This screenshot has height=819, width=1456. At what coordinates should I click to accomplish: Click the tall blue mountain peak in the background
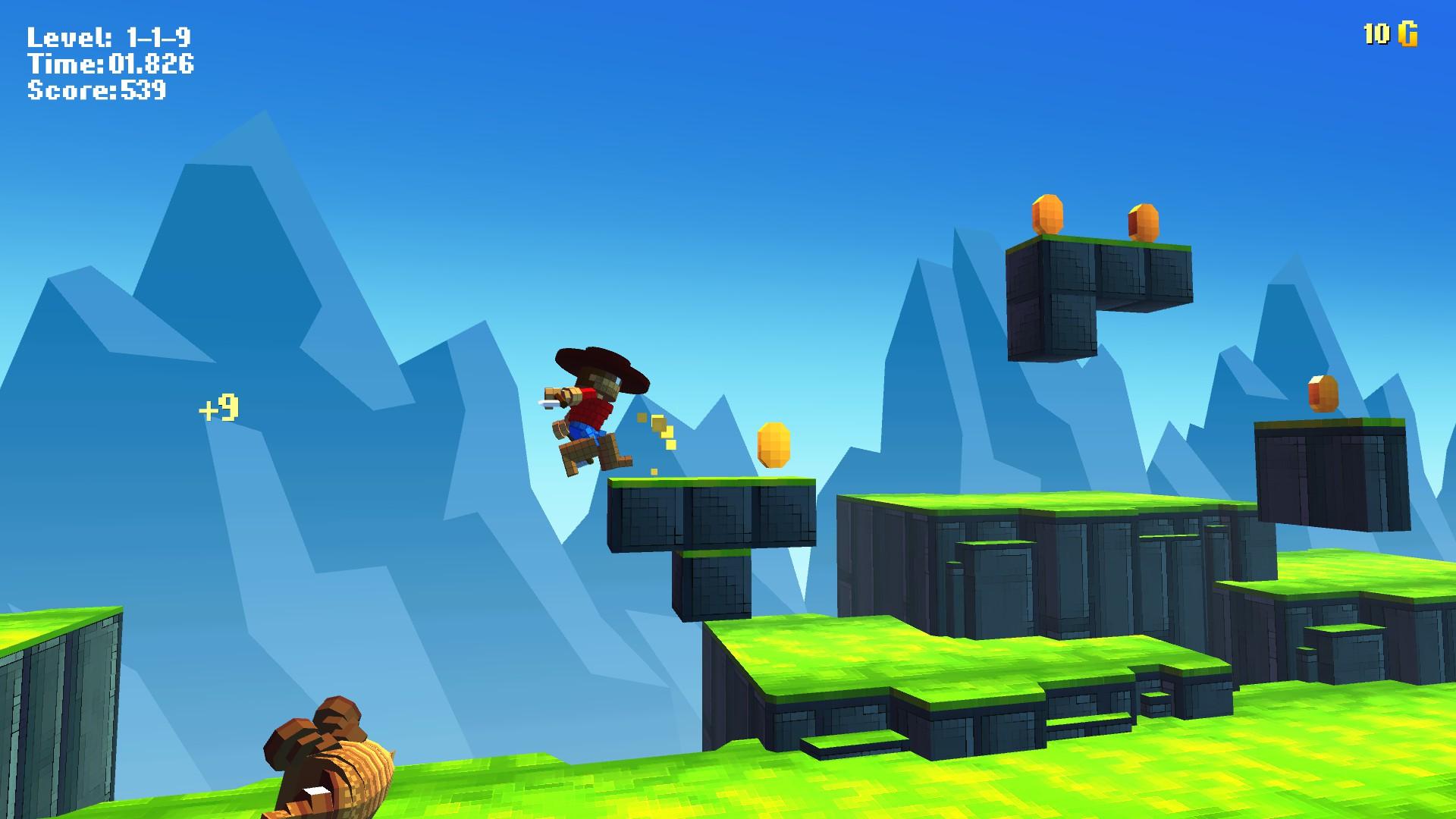tap(243, 227)
